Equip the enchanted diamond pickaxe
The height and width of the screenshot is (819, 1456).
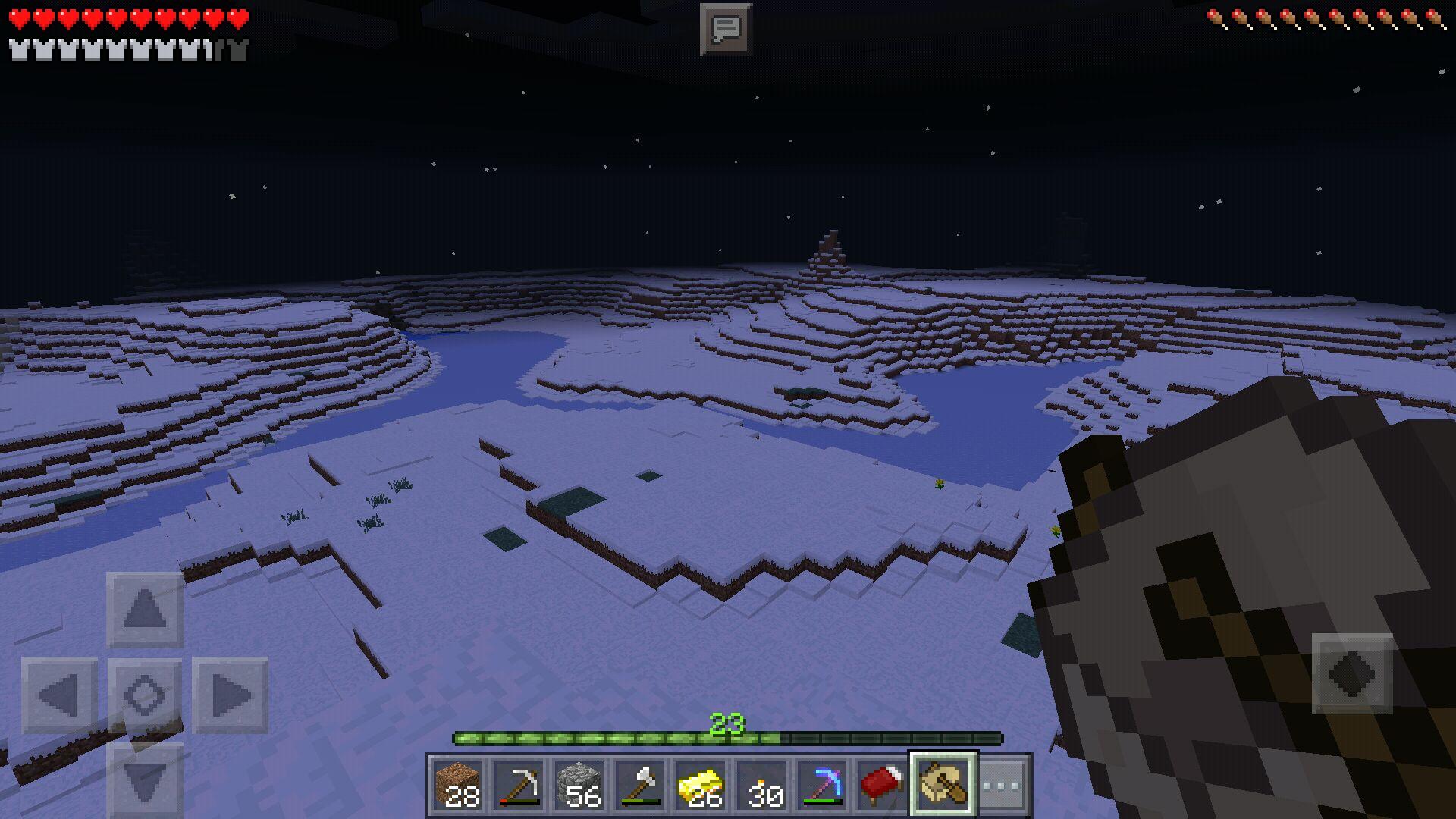822,785
